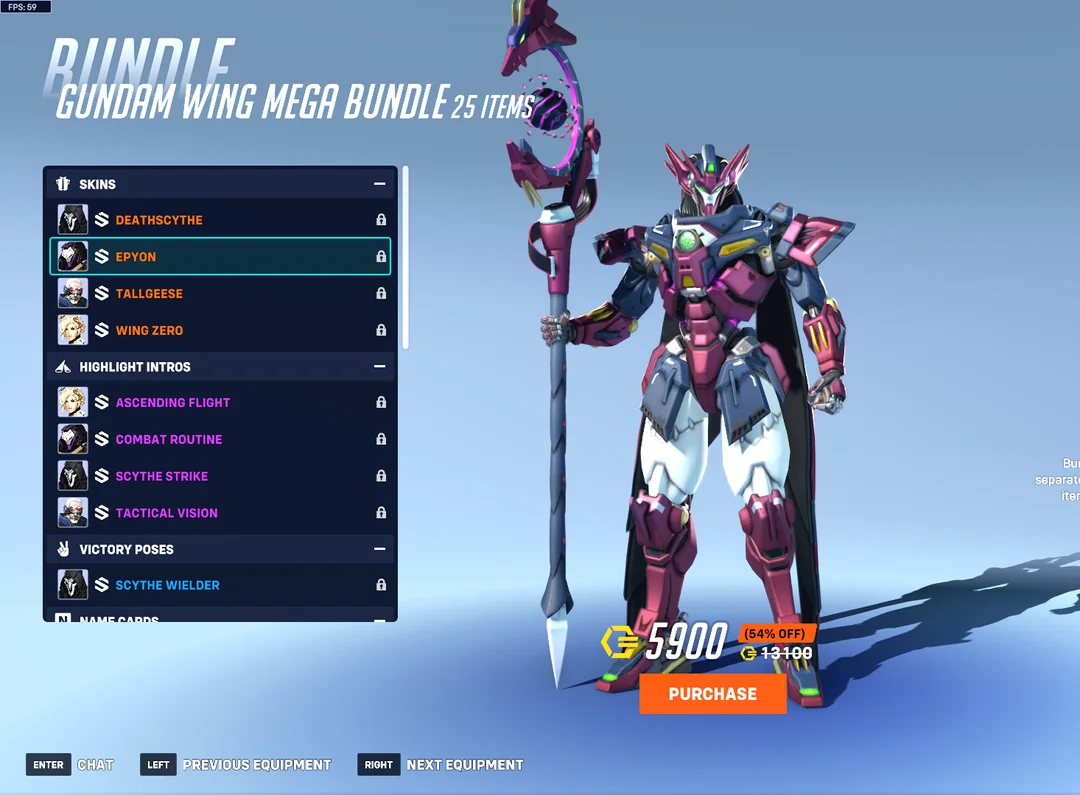Click the bundle item list scrollbar
The image size is (1080, 795).
coord(405,258)
